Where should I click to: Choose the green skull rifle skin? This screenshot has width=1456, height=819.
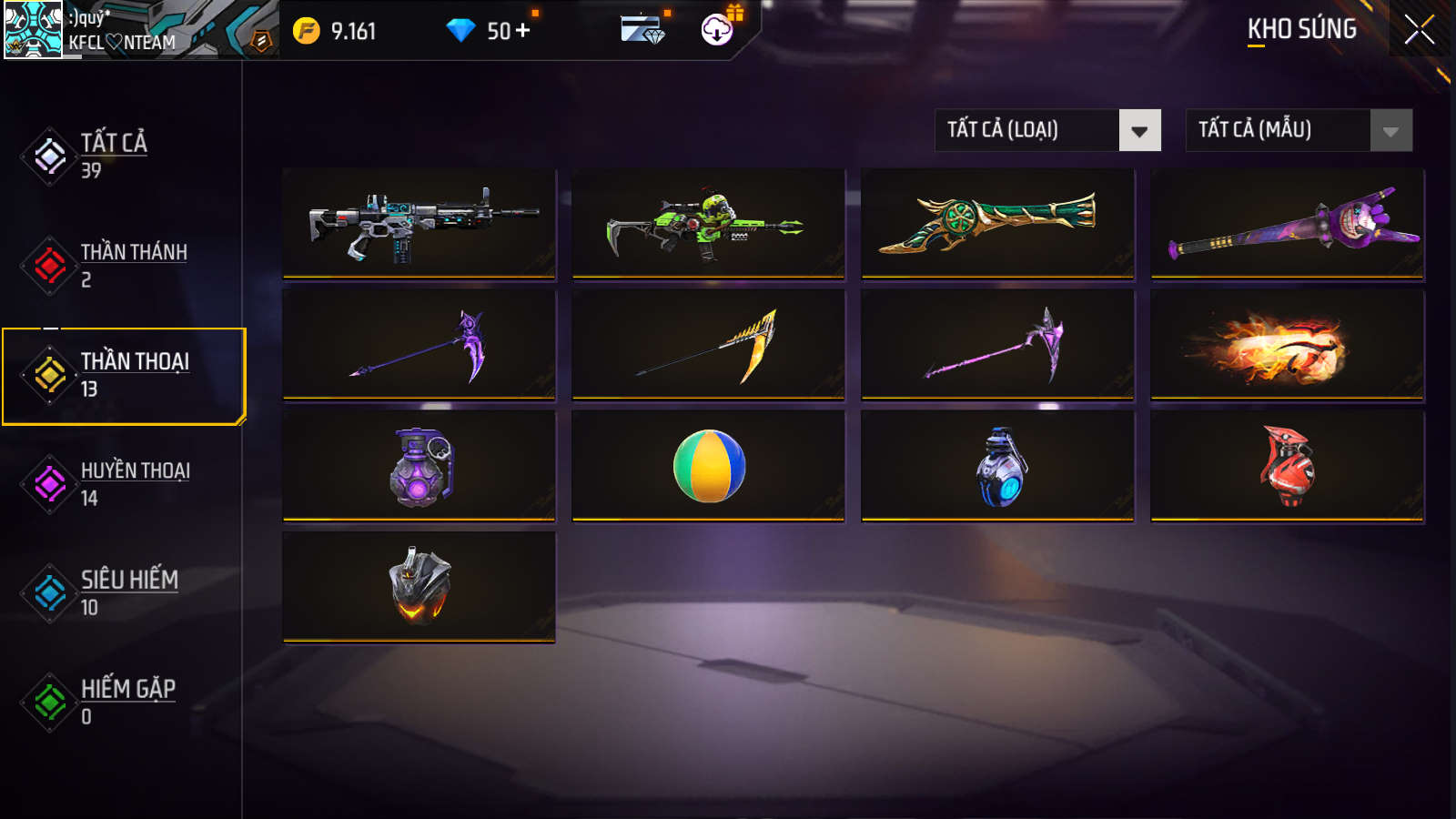[709, 223]
